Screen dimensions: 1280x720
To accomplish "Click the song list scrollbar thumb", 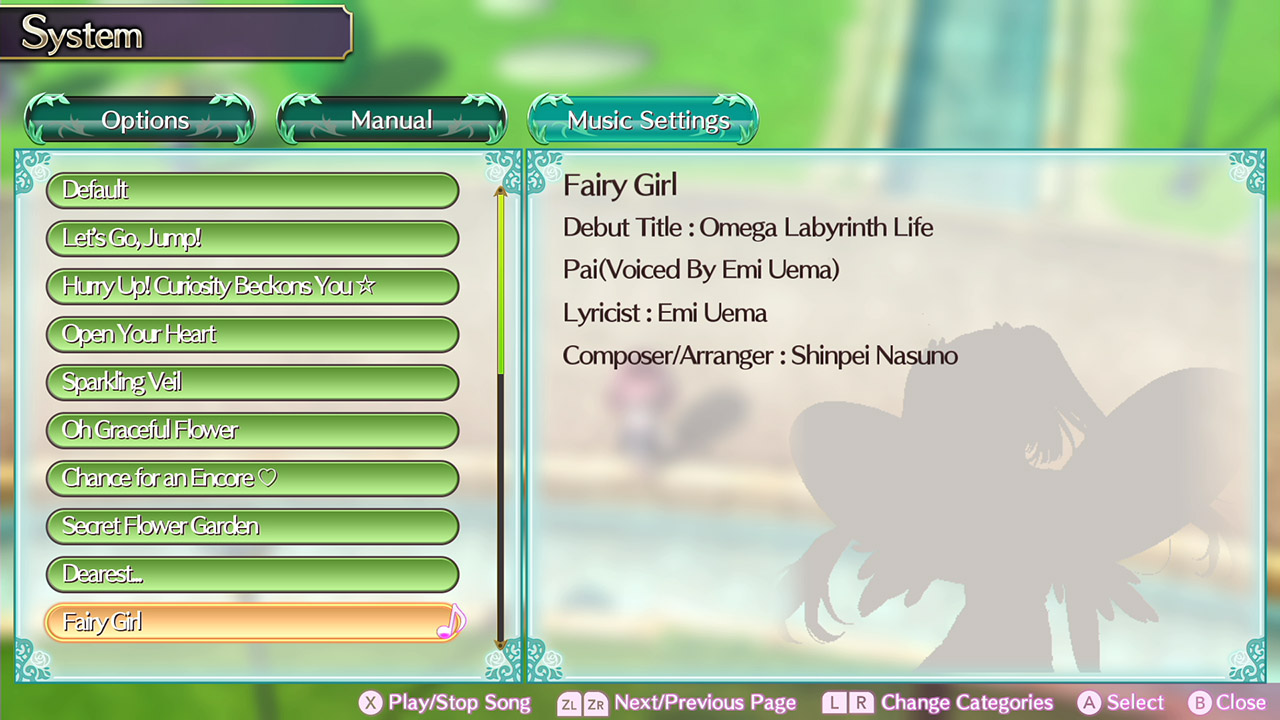I will point(500,280).
